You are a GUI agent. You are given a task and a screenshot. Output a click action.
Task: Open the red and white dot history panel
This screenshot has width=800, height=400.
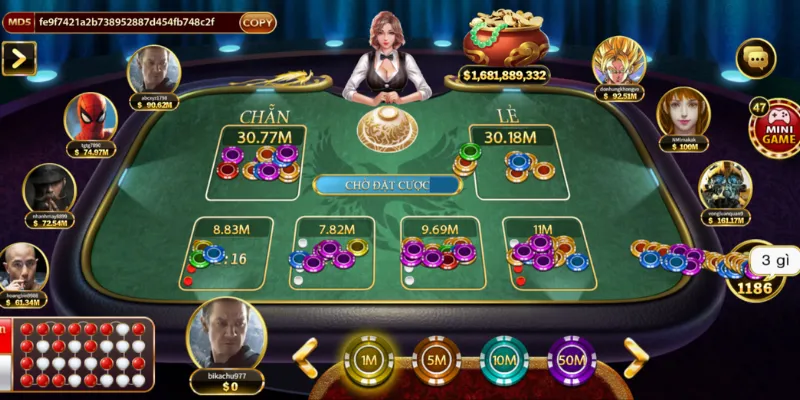click(78, 355)
